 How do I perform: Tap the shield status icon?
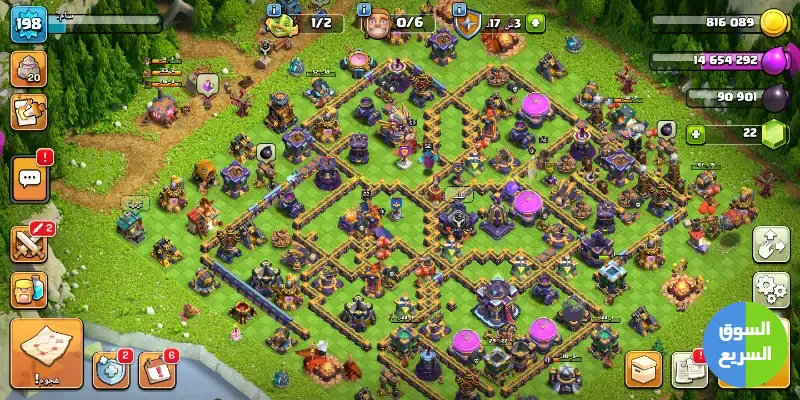click(467, 22)
